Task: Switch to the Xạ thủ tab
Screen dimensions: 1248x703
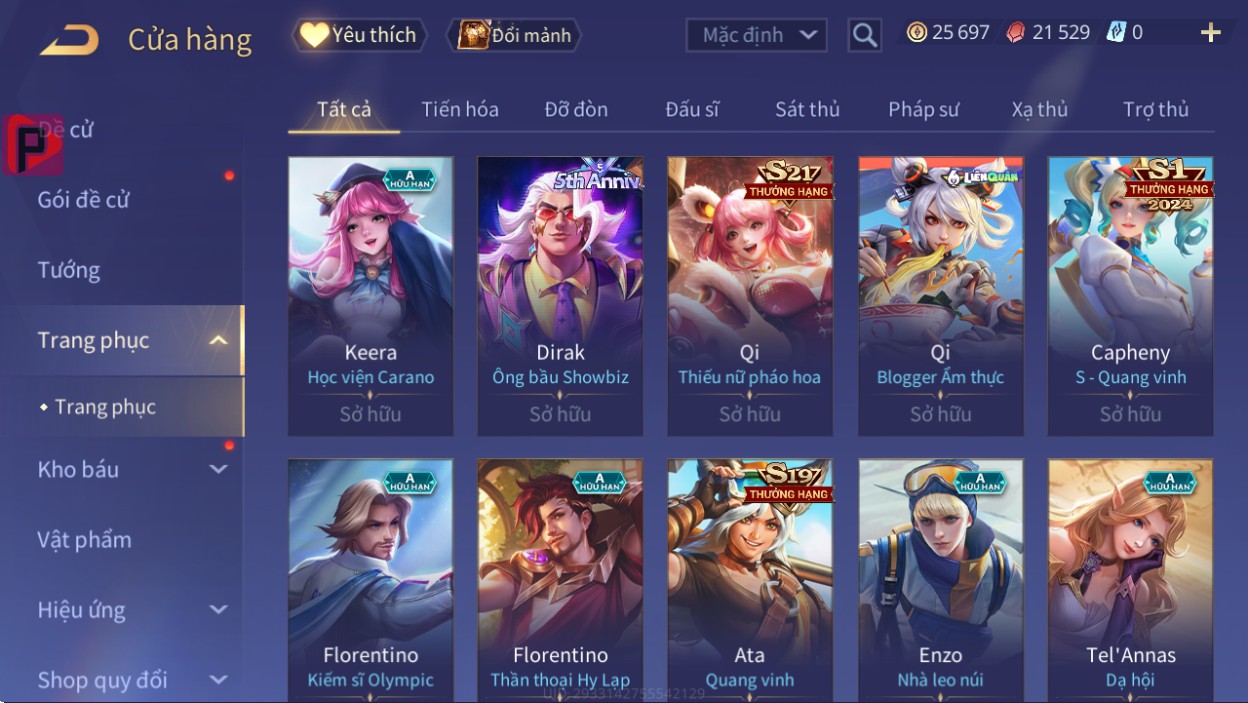Action: (1039, 109)
